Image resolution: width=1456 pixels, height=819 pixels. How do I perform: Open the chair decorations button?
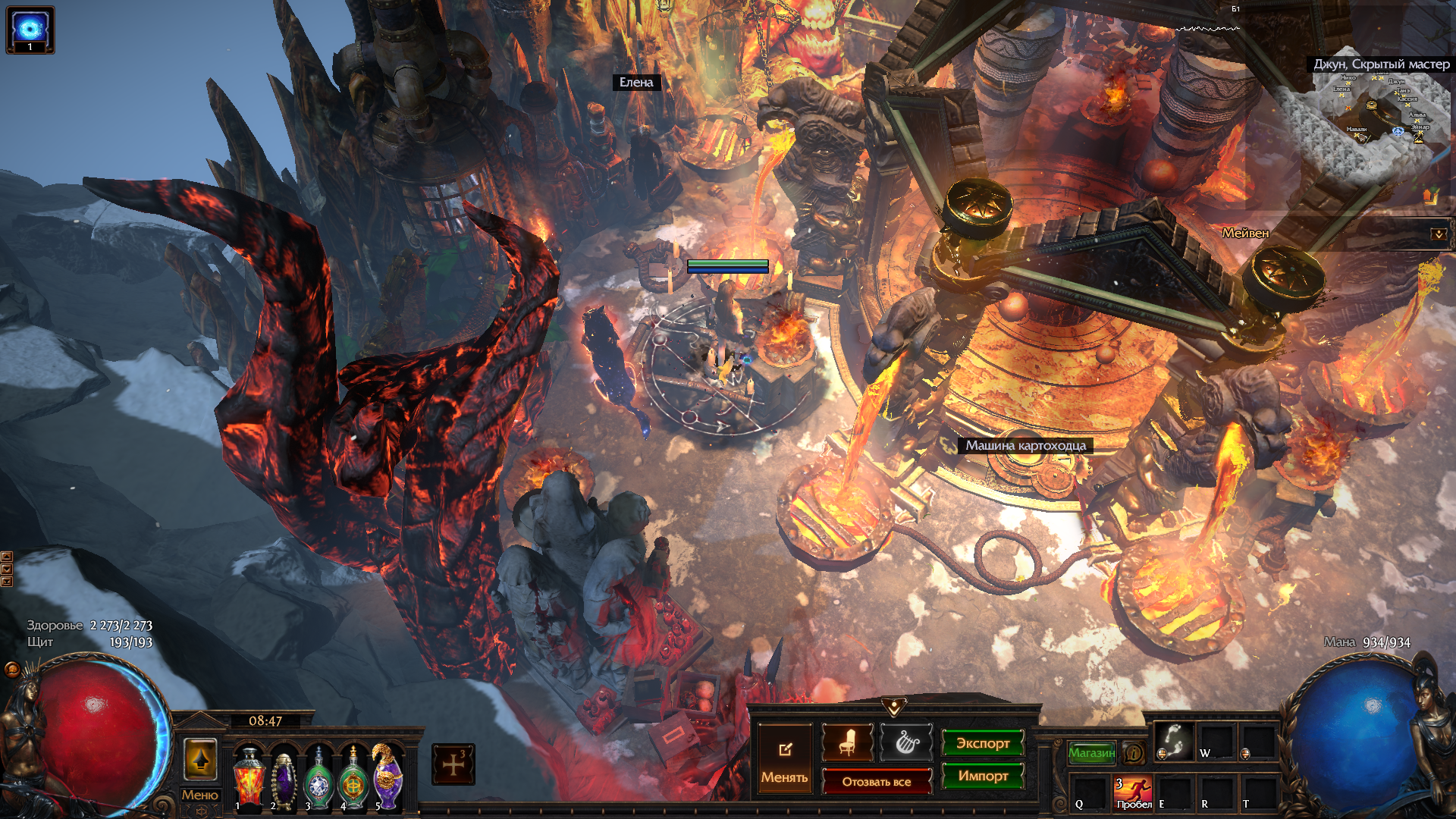click(847, 742)
